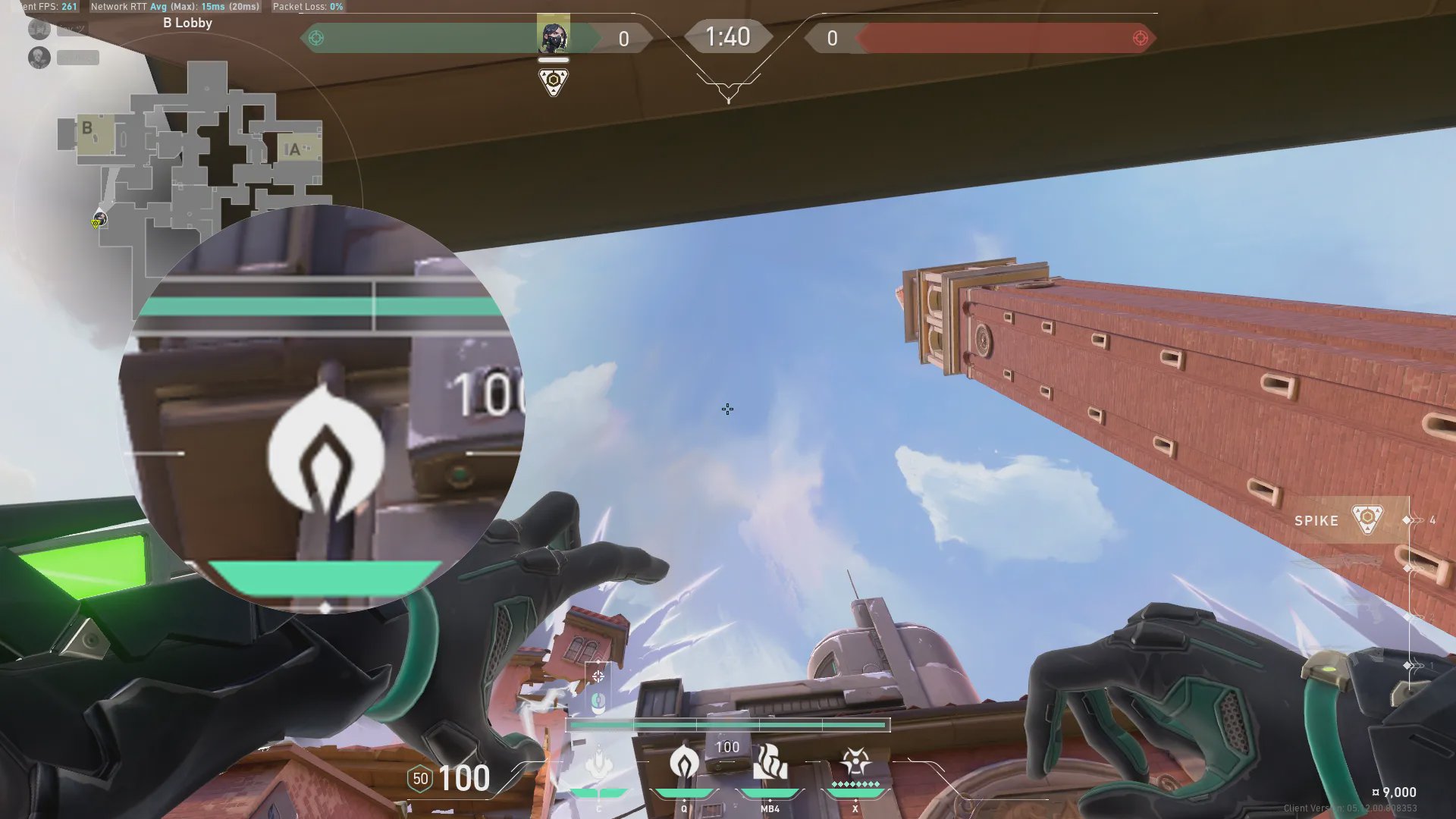
Task: Choose the Snake Bite ability icon
Action: [599, 762]
